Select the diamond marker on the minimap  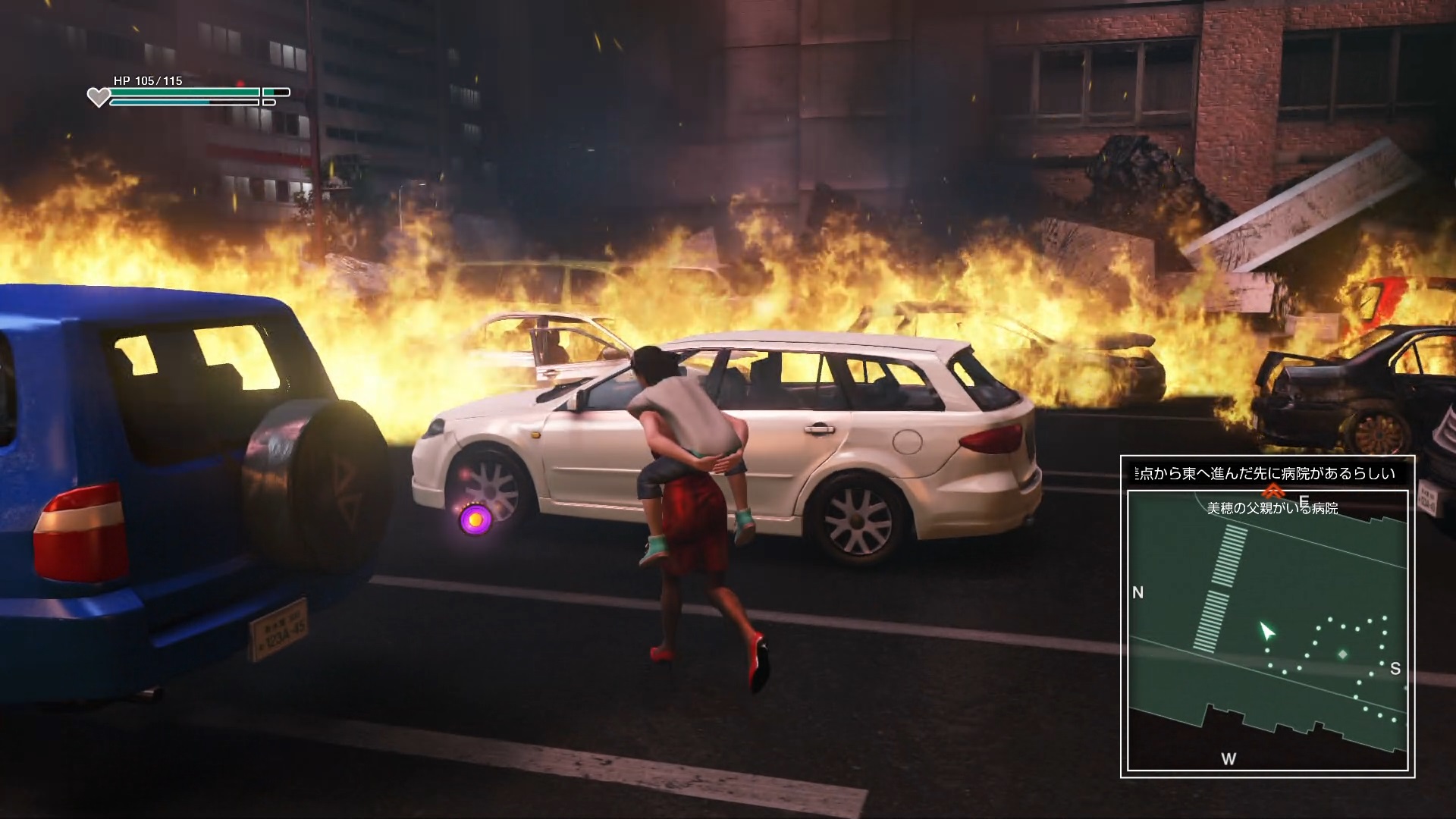[x=1343, y=654]
